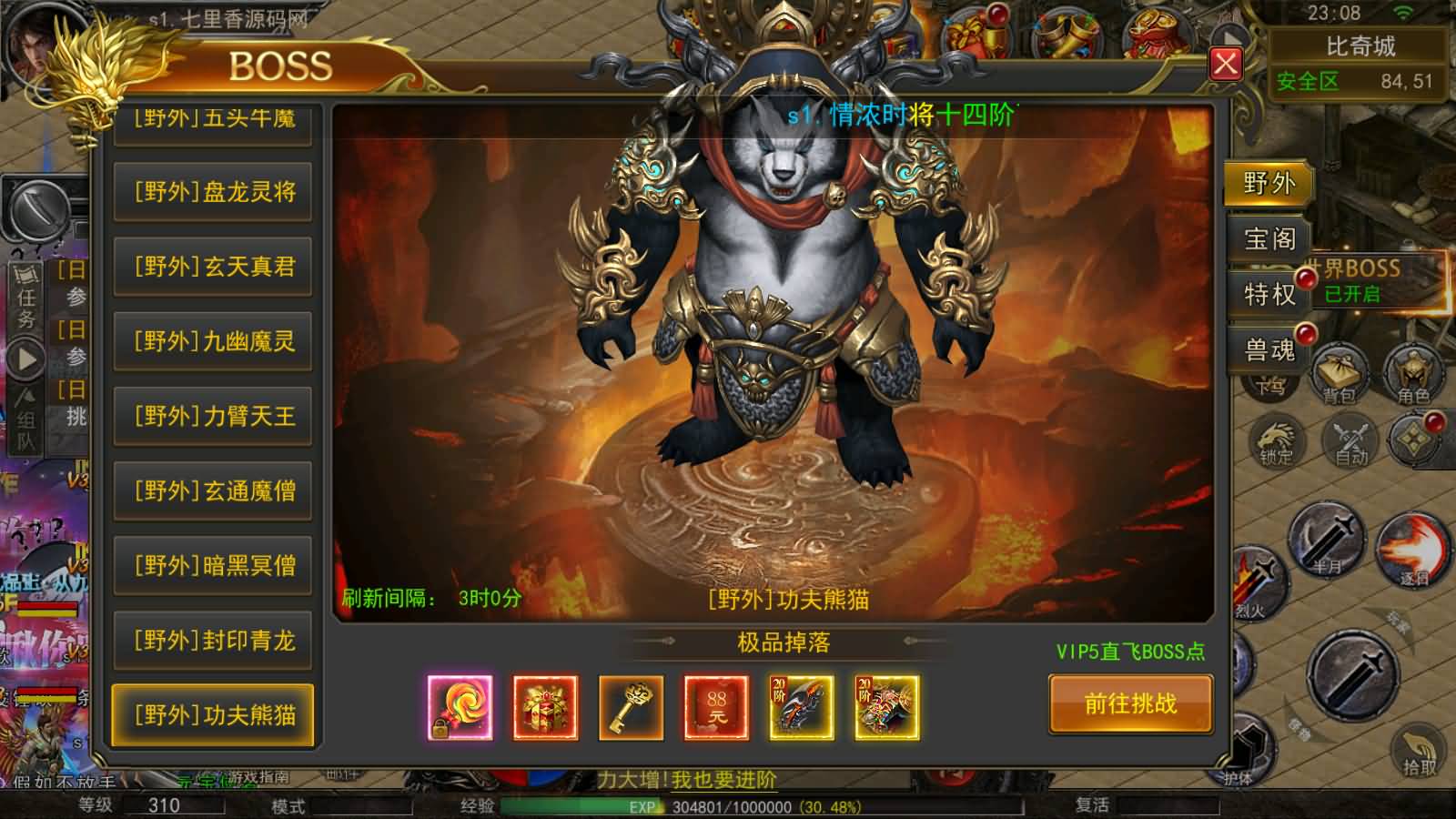Check the 88元 red envelope drop
Screen dimensions: 1456x819
coord(716,707)
